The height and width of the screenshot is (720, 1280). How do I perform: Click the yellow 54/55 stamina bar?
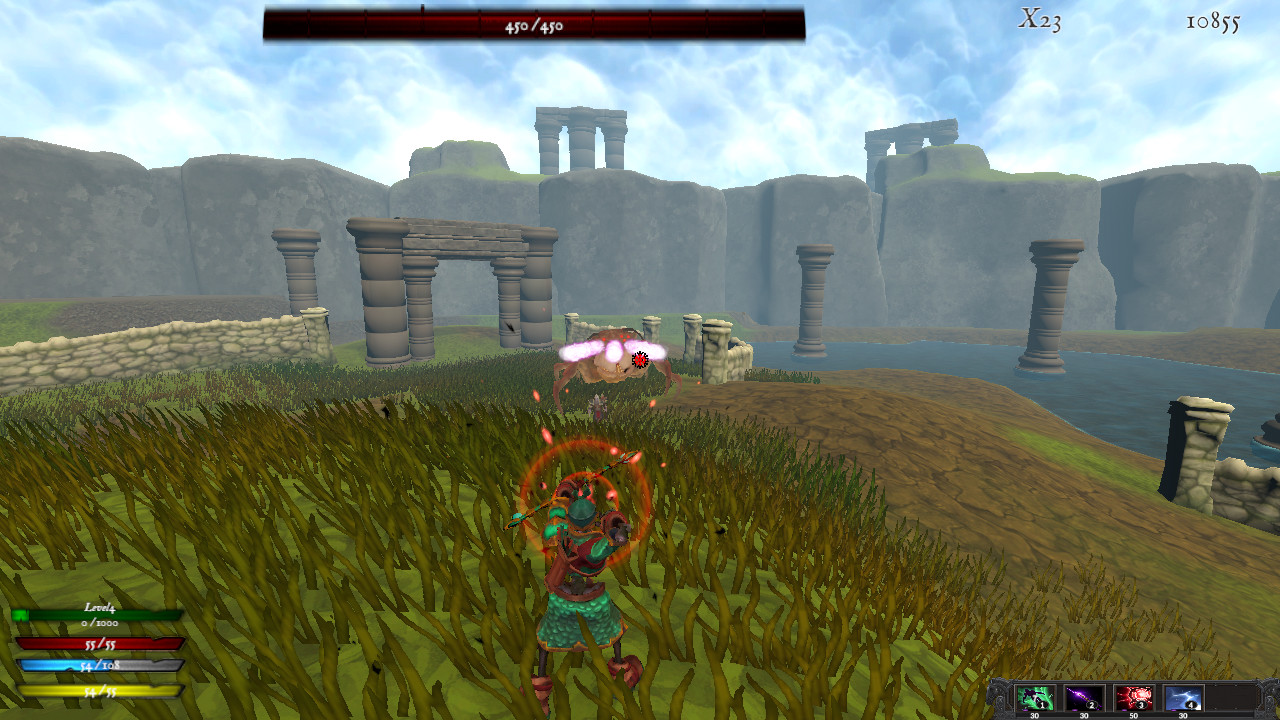[x=100, y=689]
